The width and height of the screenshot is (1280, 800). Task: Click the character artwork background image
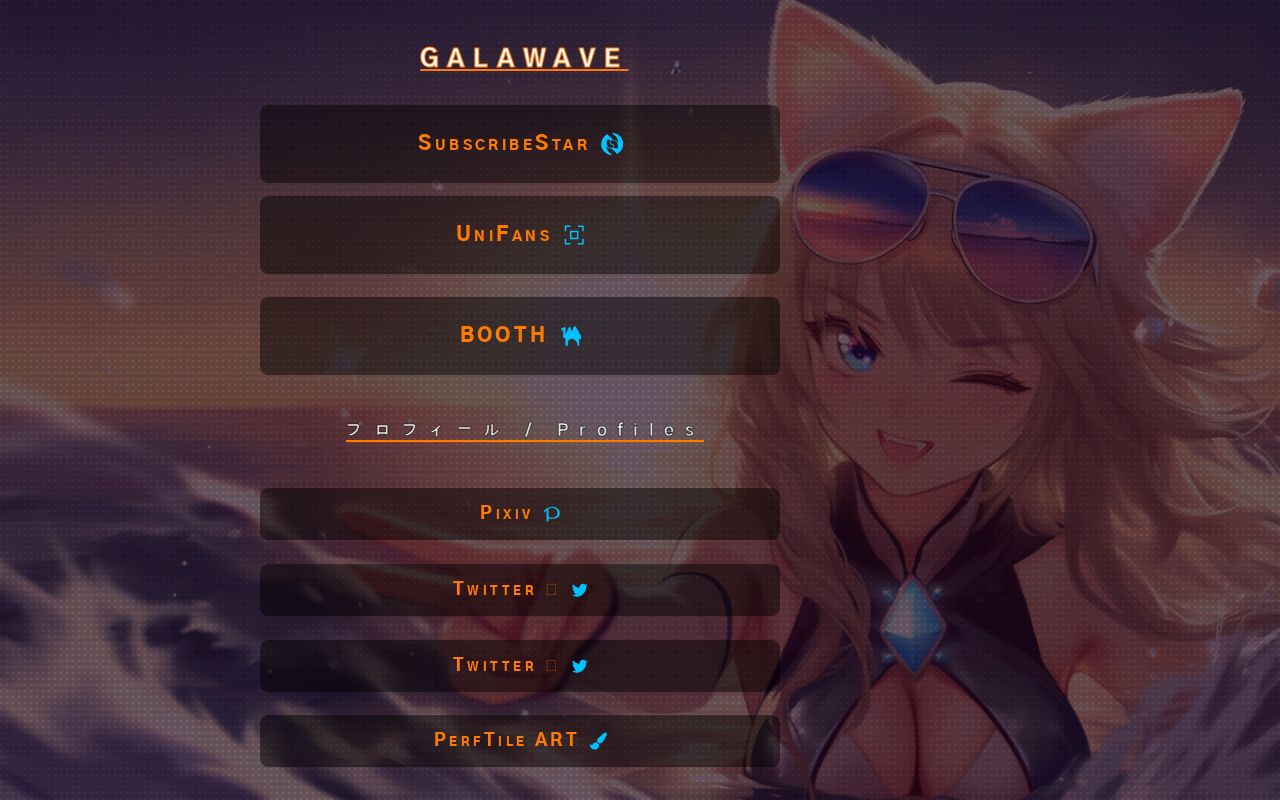click(1000, 400)
